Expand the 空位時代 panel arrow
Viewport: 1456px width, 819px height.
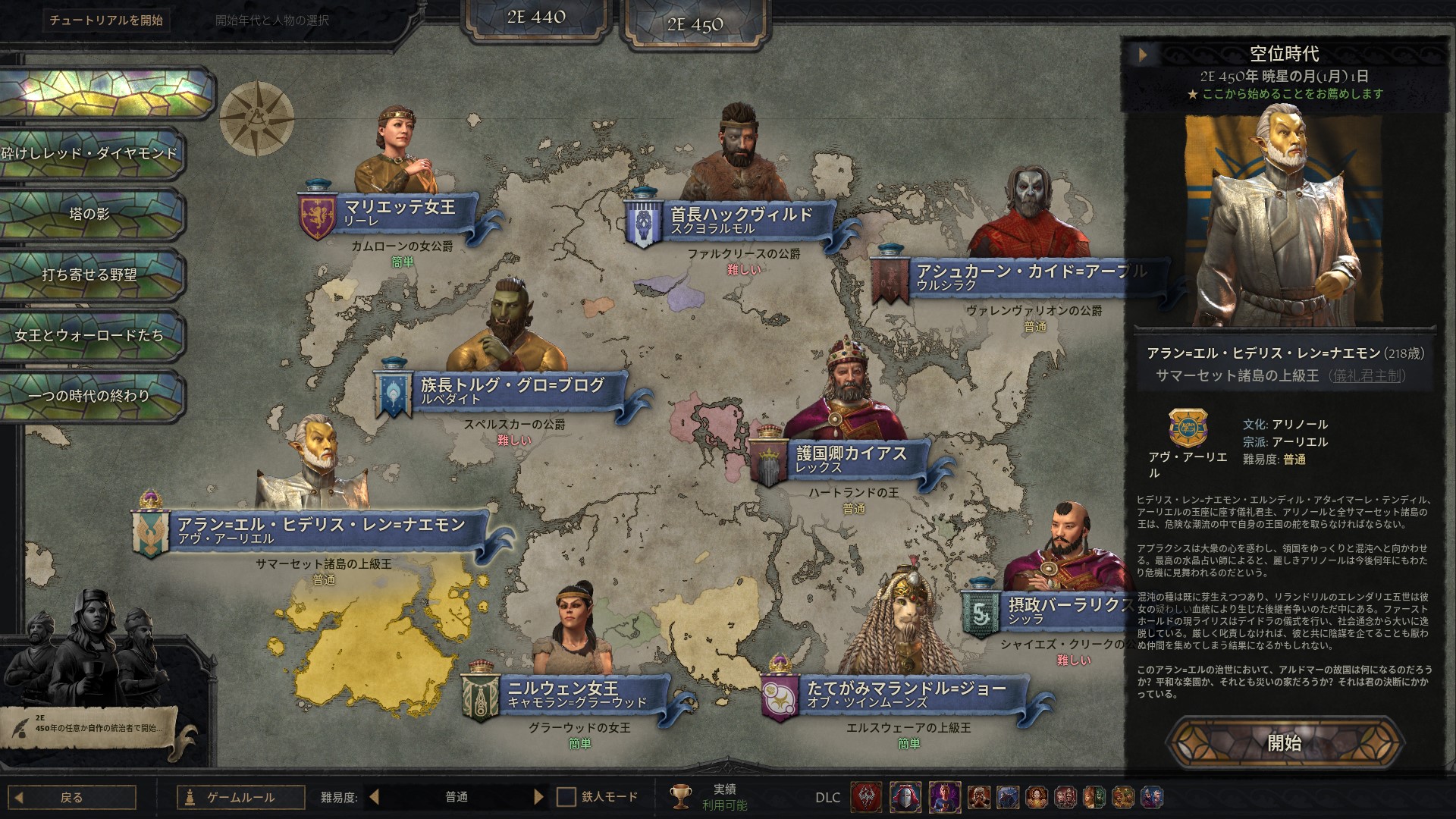[x=1144, y=53]
